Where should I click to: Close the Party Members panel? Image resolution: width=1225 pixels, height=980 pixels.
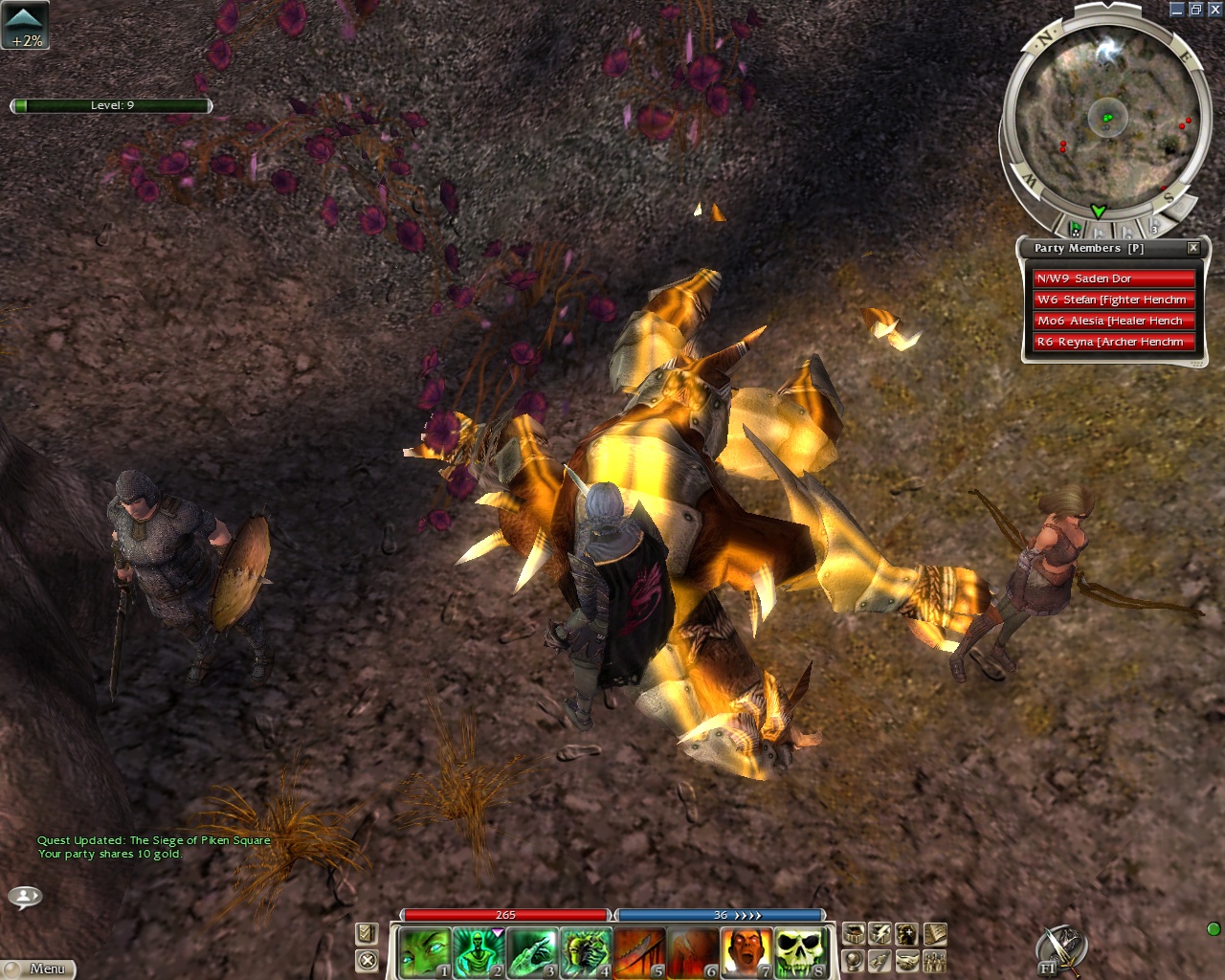[1193, 248]
